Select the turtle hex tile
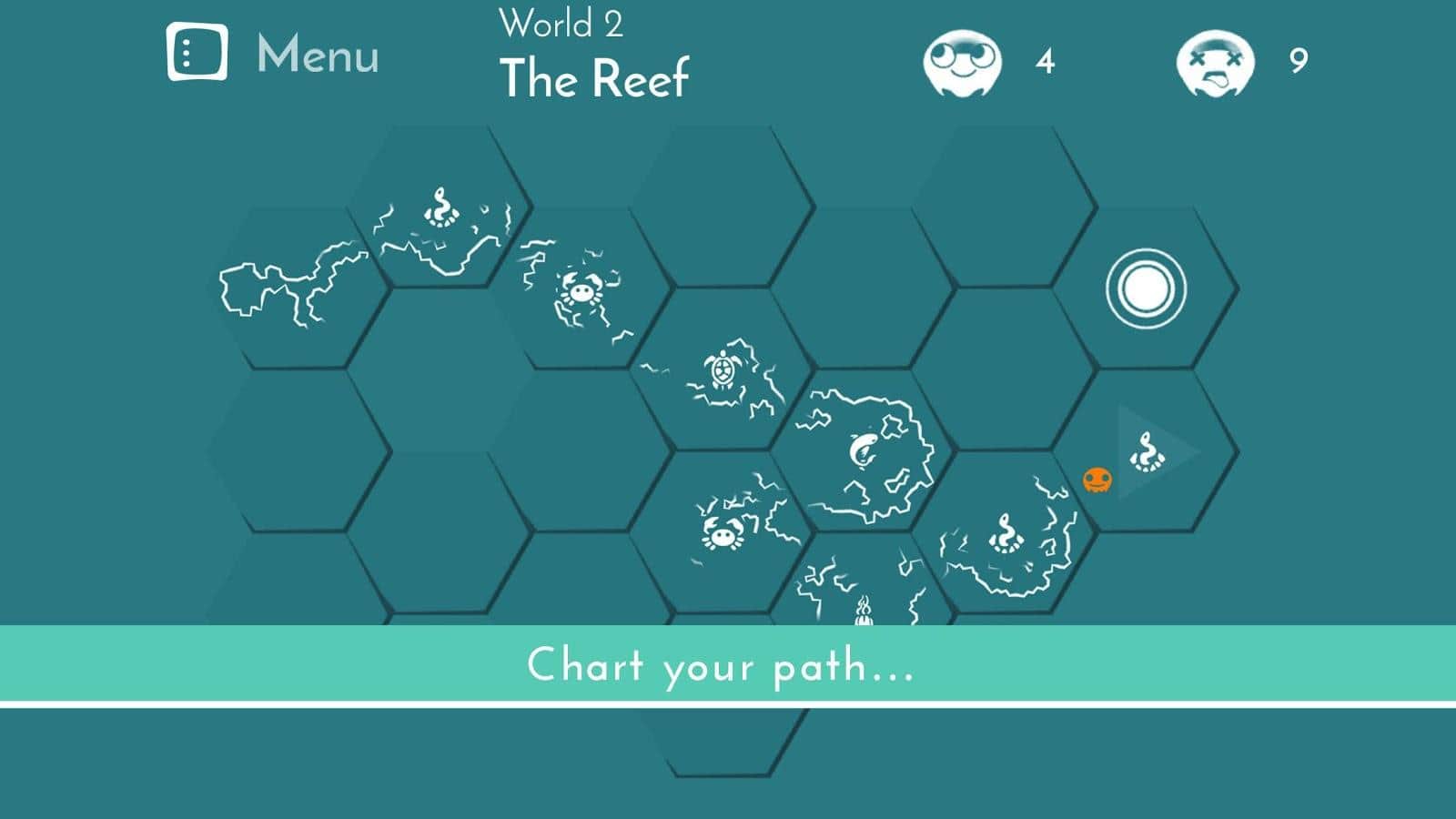The width and height of the screenshot is (1456, 819). pyautogui.click(x=722, y=371)
